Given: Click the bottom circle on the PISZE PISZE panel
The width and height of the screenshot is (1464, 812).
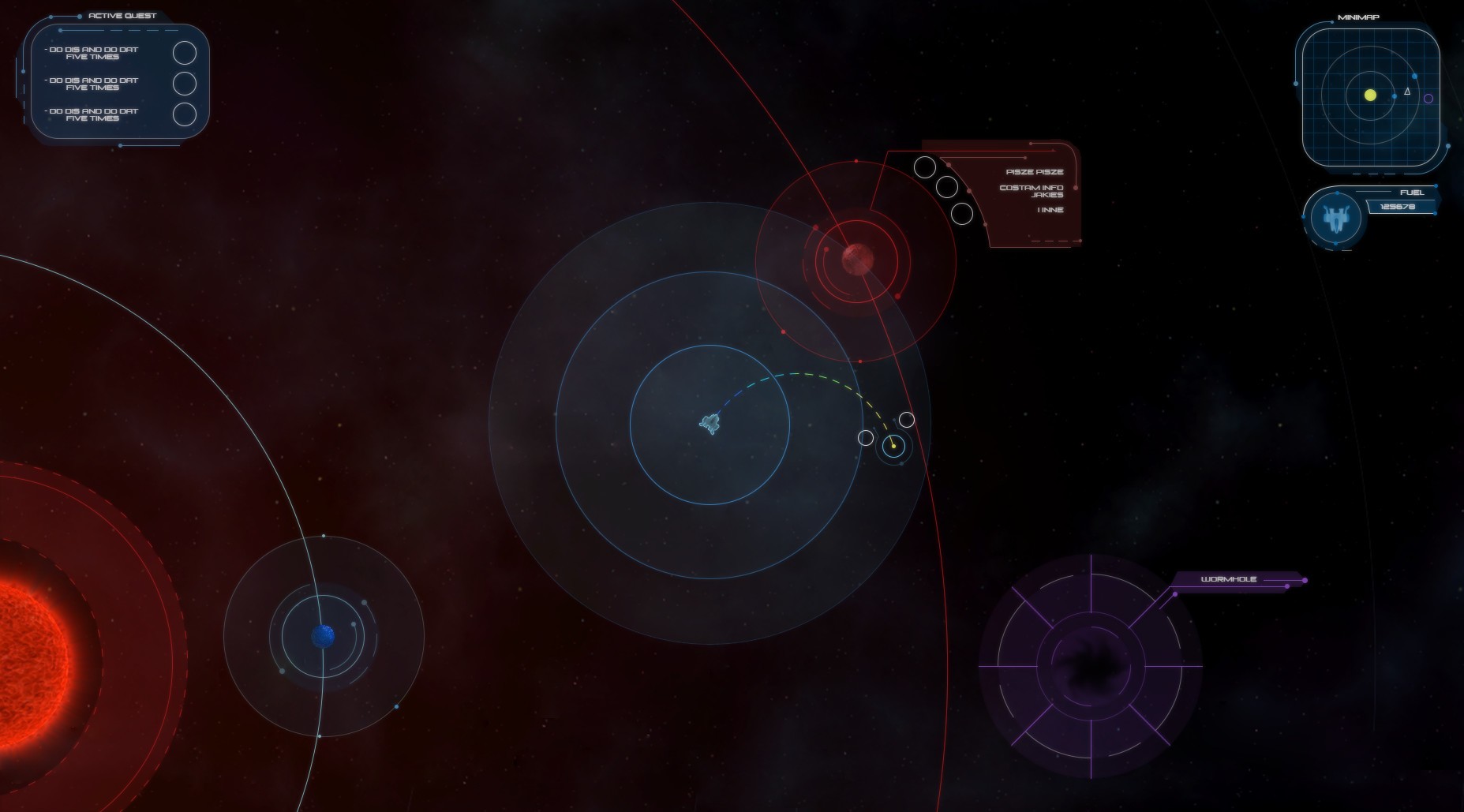Looking at the screenshot, I should click(x=962, y=214).
